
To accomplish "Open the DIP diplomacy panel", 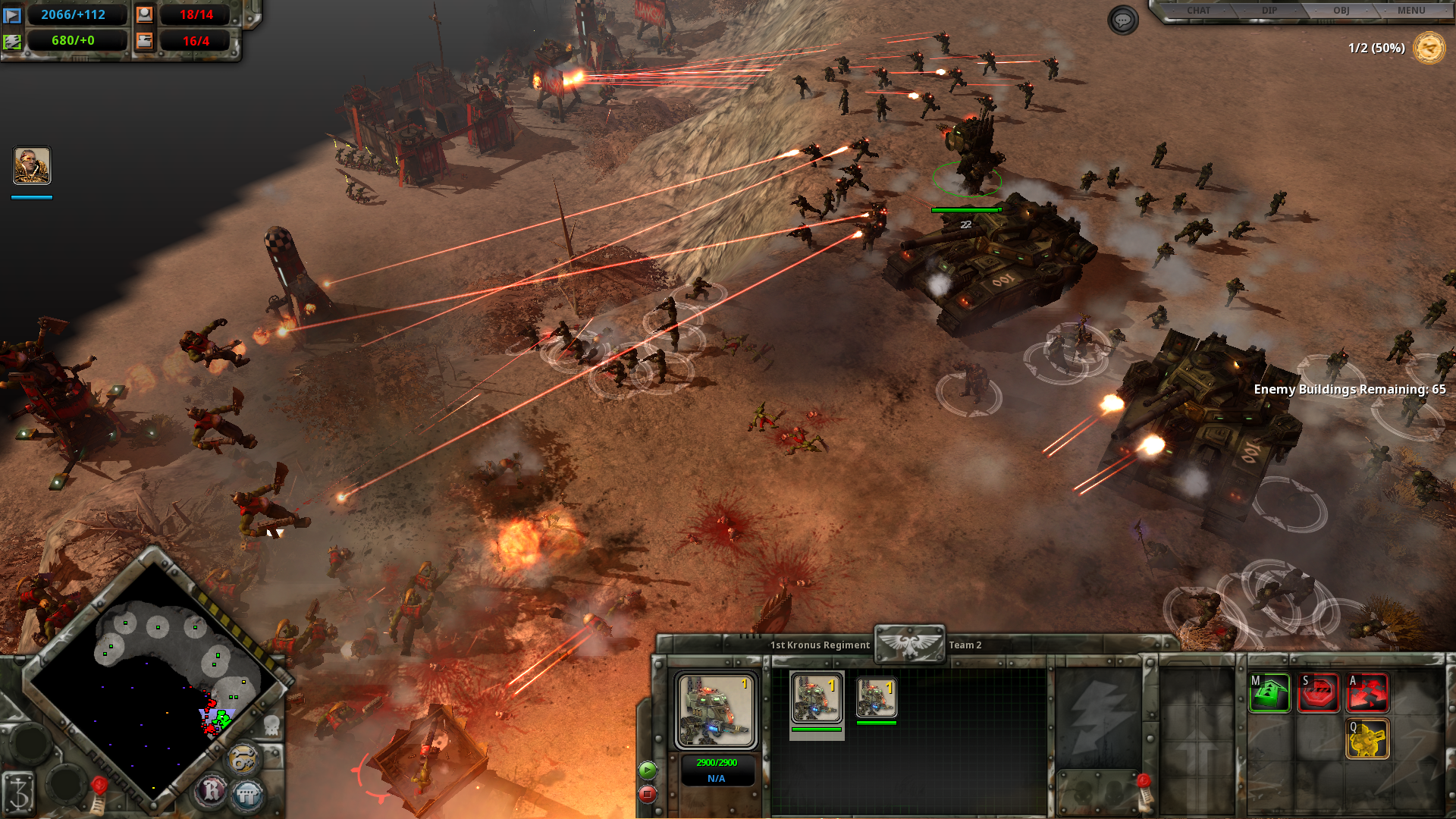I will pos(1269,11).
